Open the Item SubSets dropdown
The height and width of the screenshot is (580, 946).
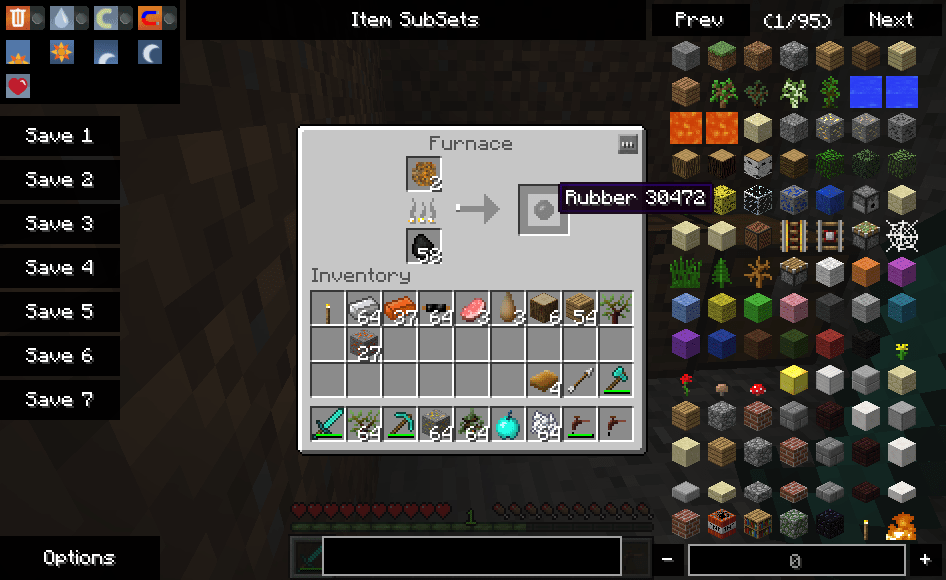414,19
